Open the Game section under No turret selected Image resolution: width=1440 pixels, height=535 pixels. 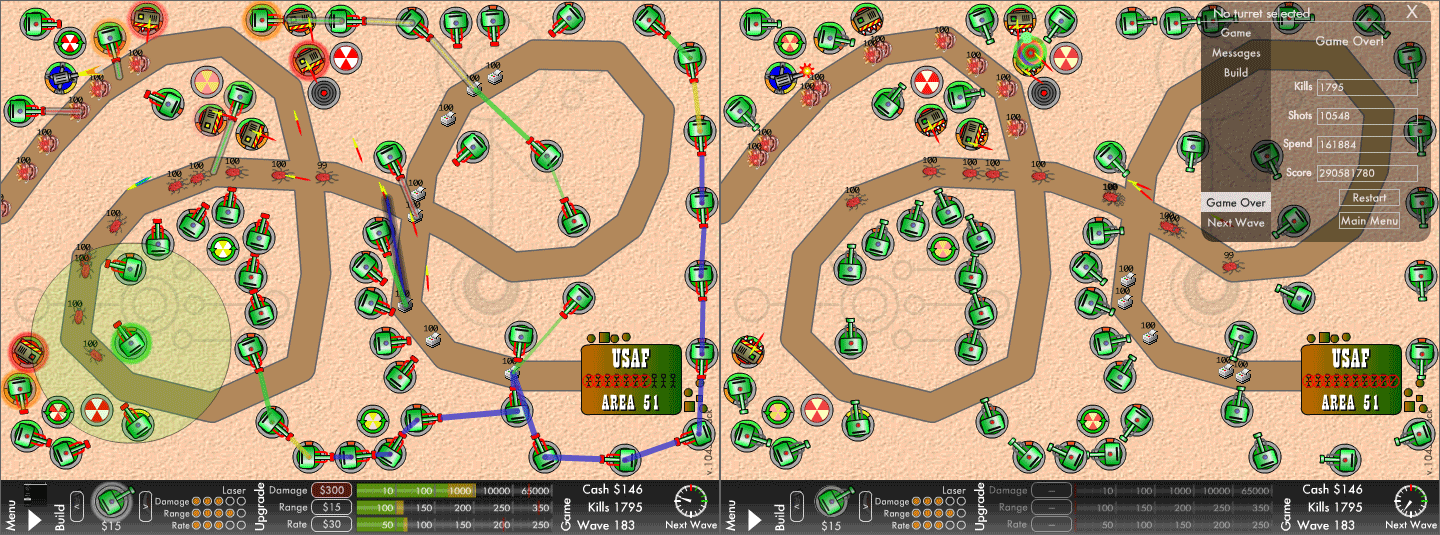click(x=1236, y=33)
